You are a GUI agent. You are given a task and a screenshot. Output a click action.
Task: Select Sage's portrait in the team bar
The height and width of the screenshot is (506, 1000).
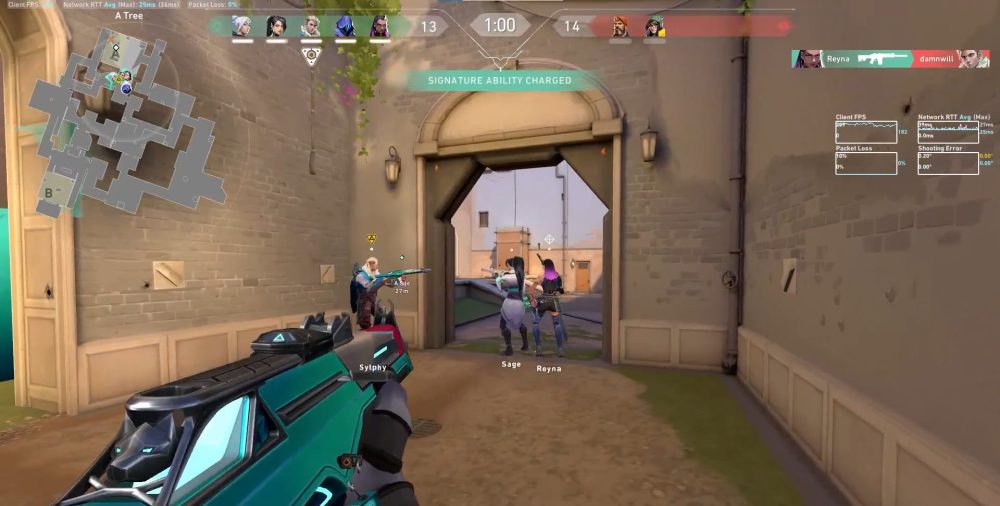(277, 26)
